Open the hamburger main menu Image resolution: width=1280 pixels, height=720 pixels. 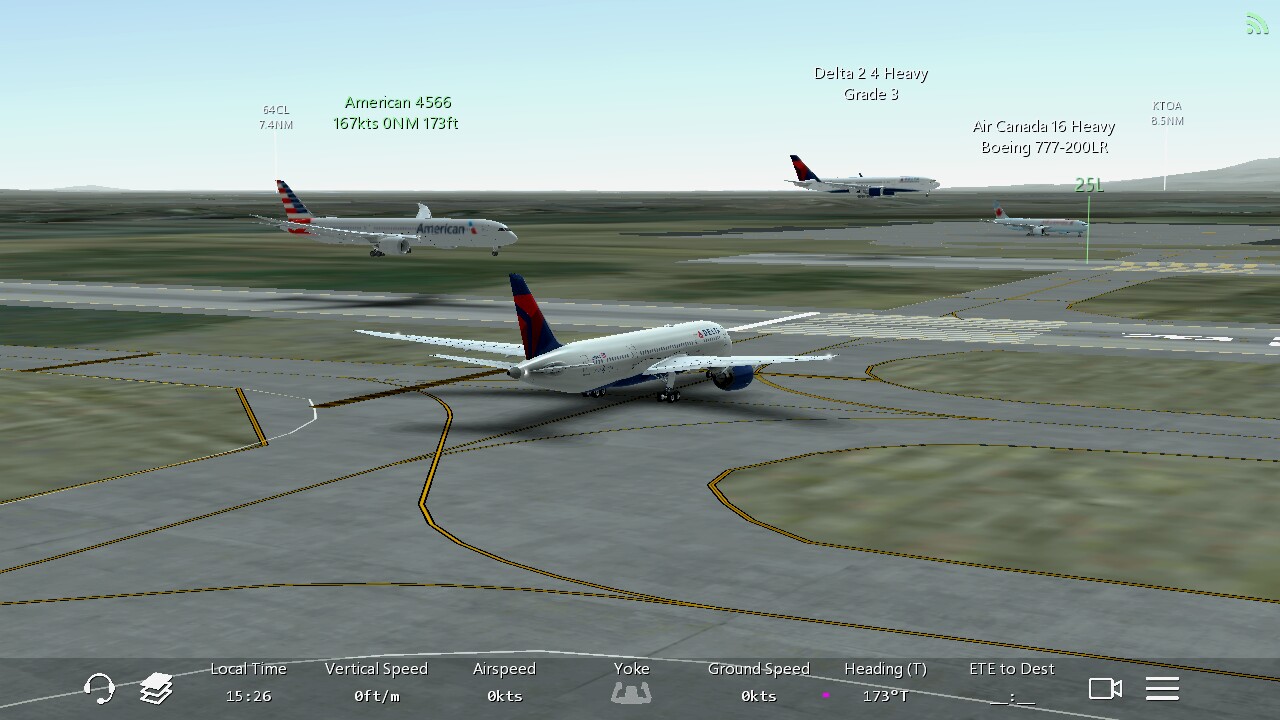point(1162,688)
